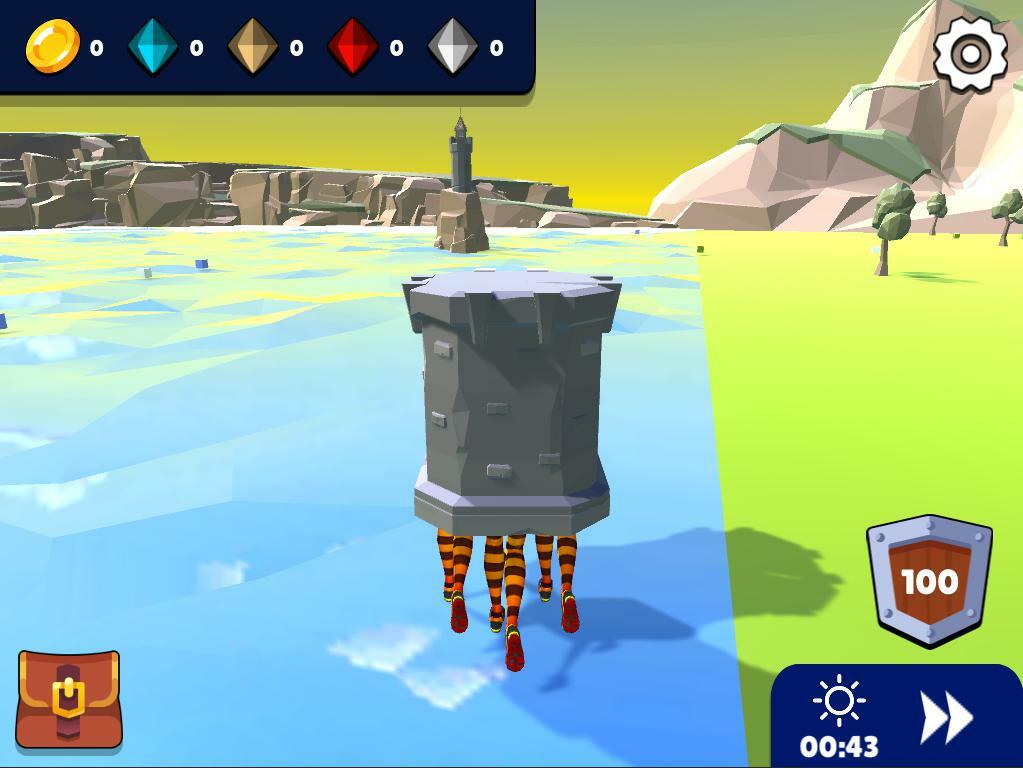
Task: Open the settings gear menu
Action: 970,54
